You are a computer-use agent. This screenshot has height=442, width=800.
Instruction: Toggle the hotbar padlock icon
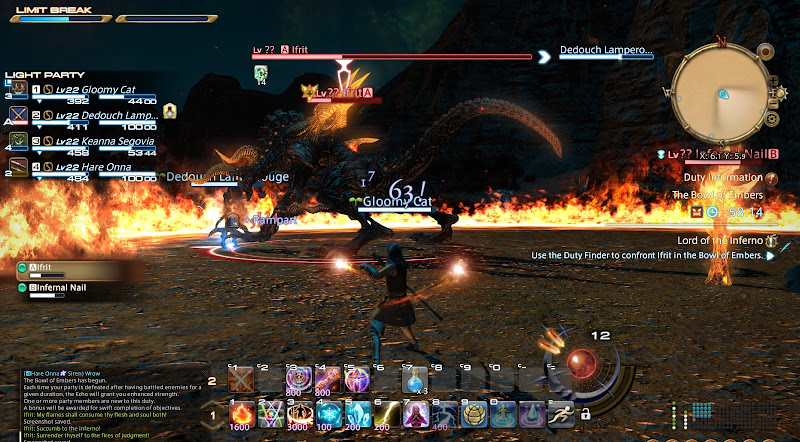click(x=584, y=413)
